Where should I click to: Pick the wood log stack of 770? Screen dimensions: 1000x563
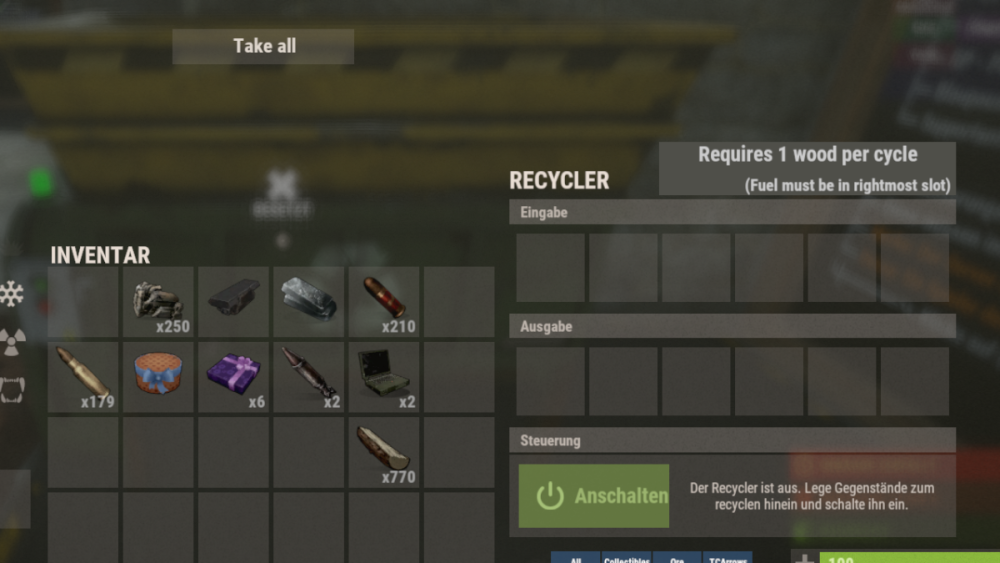pyautogui.click(x=384, y=451)
